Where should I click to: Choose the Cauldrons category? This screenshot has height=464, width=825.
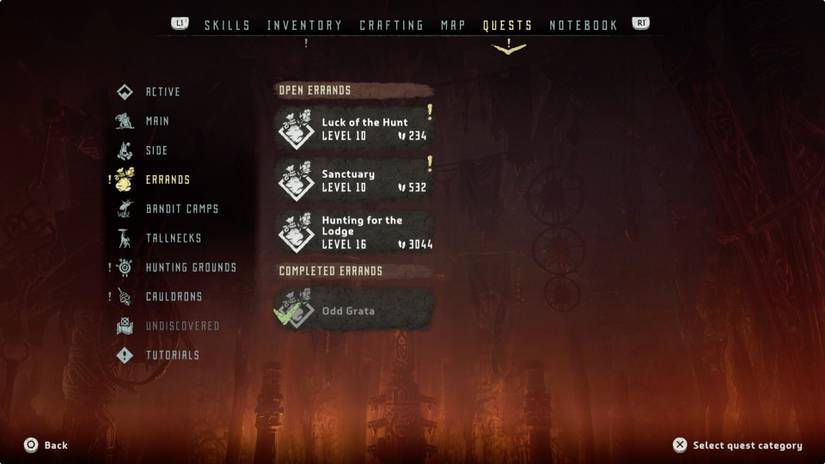click(x=173, y=297)
